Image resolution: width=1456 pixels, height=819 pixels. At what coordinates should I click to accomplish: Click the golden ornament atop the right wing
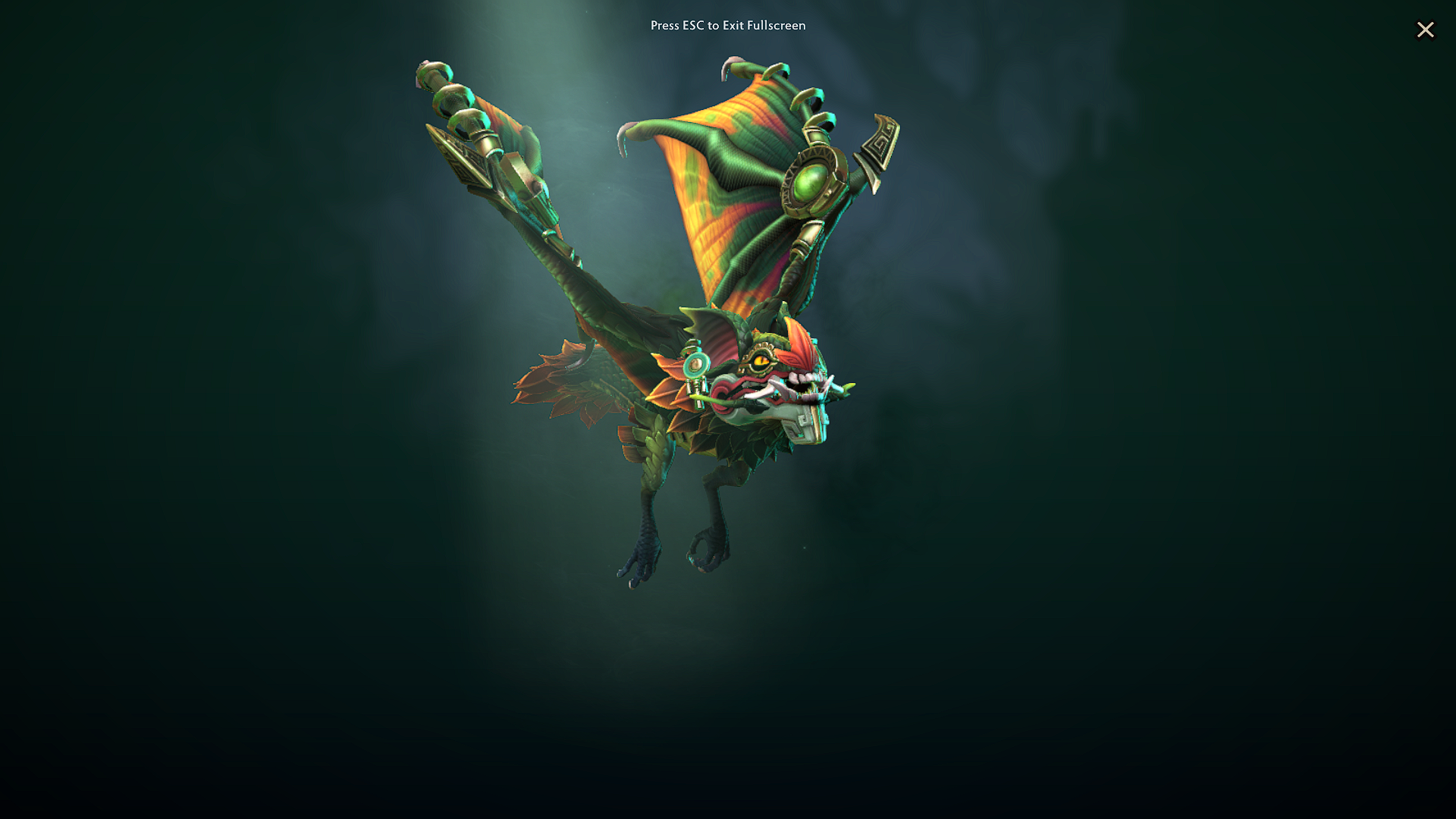point(880,140)
